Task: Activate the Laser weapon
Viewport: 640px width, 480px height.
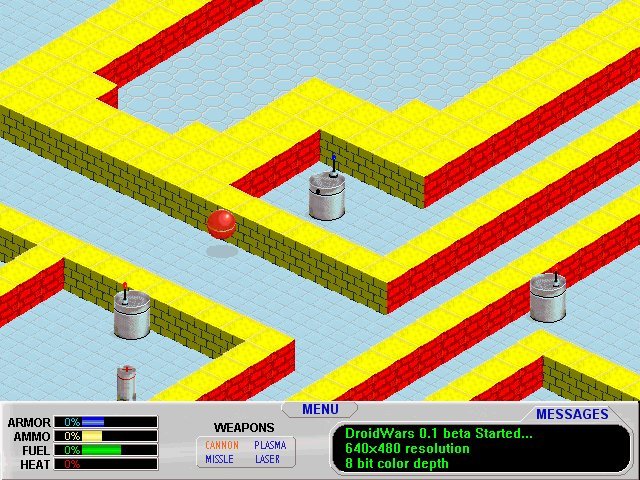Action: point(268,460)
